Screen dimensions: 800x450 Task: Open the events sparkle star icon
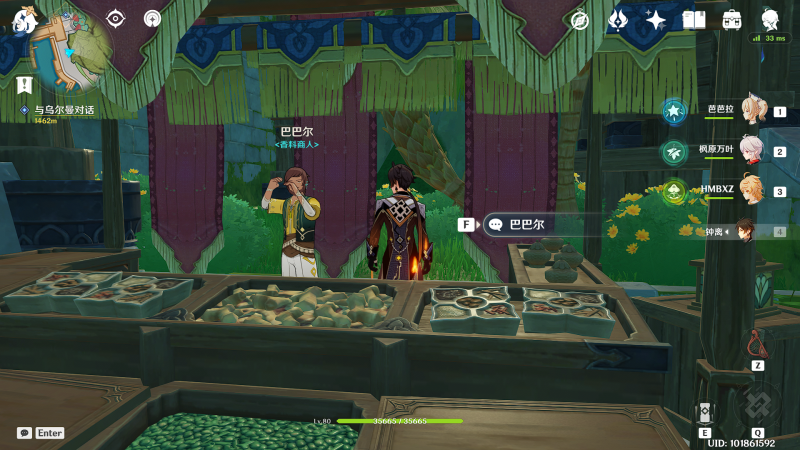click(x=656, y=20)
